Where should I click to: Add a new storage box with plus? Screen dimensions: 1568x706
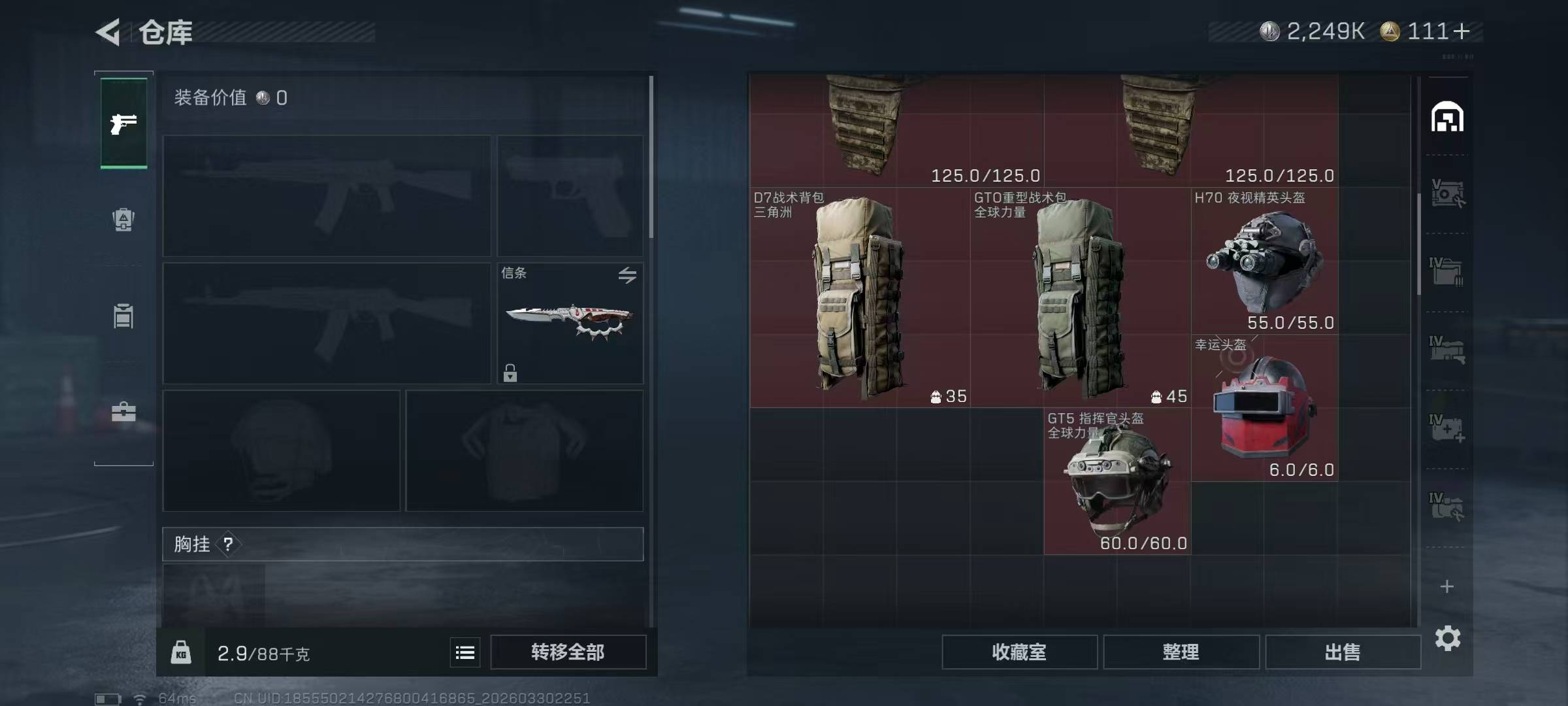tap(1447, 586)
